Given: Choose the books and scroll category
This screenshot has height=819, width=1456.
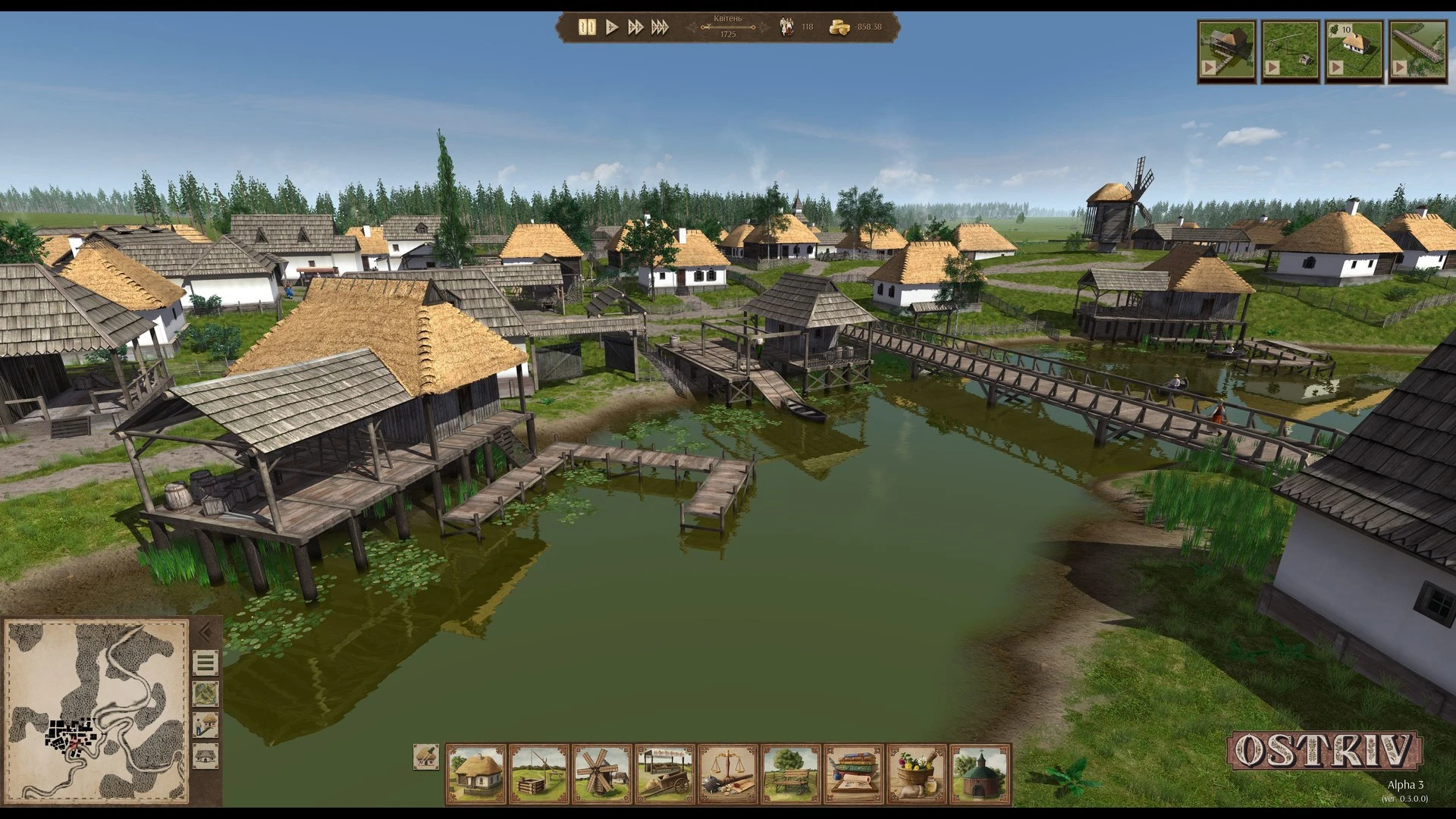Looking at the screenshot, I should point(854,773).
